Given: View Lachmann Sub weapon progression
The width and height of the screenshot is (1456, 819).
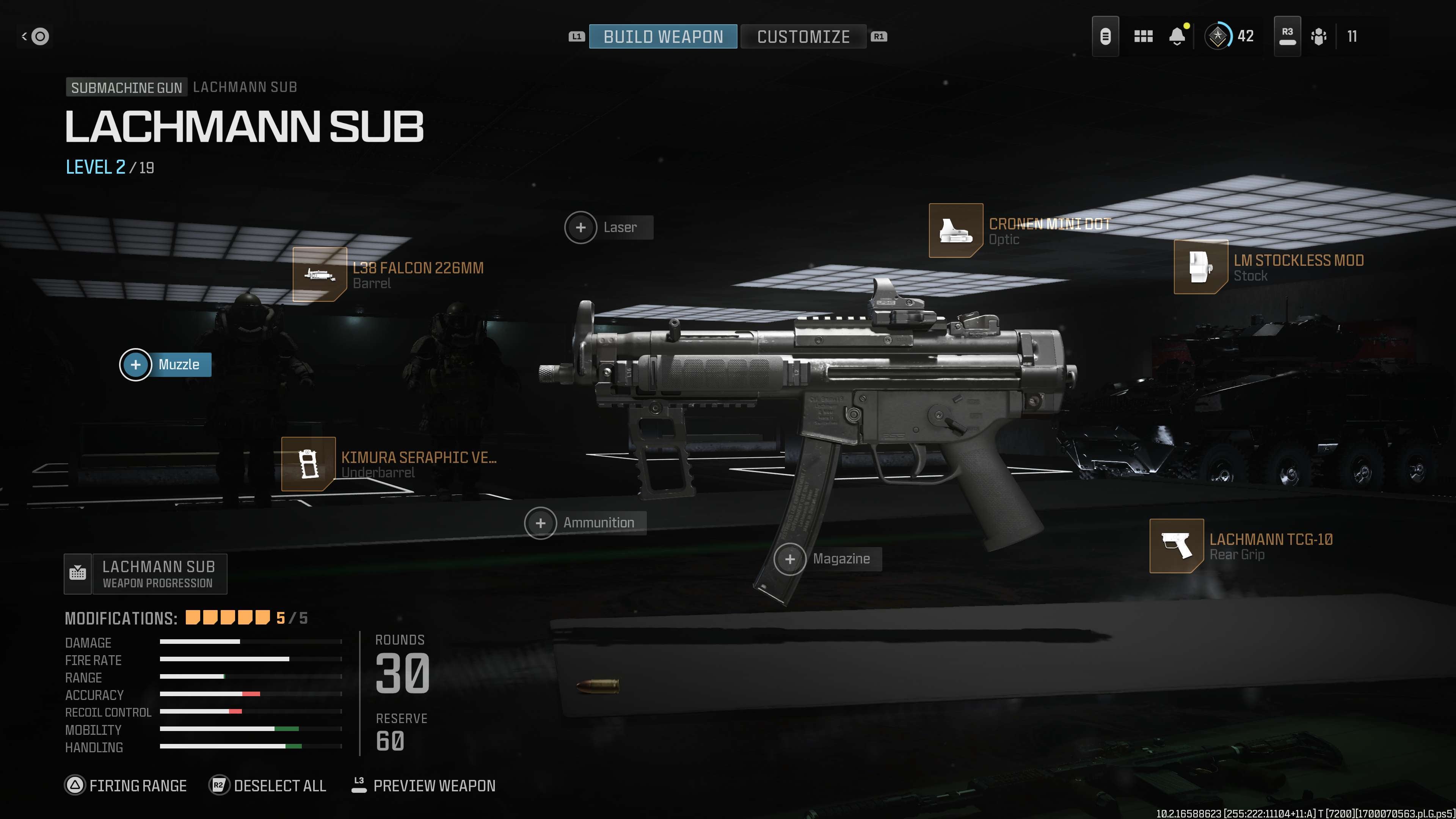Looking at the screenshot, I should click(x=146, y=574).
